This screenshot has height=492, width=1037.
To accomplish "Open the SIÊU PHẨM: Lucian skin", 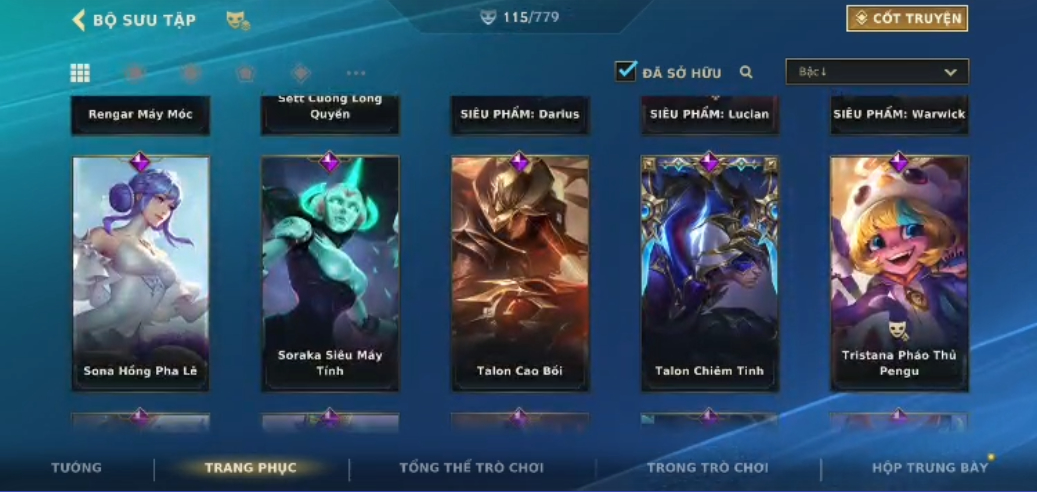I will (x=709, y=114).
